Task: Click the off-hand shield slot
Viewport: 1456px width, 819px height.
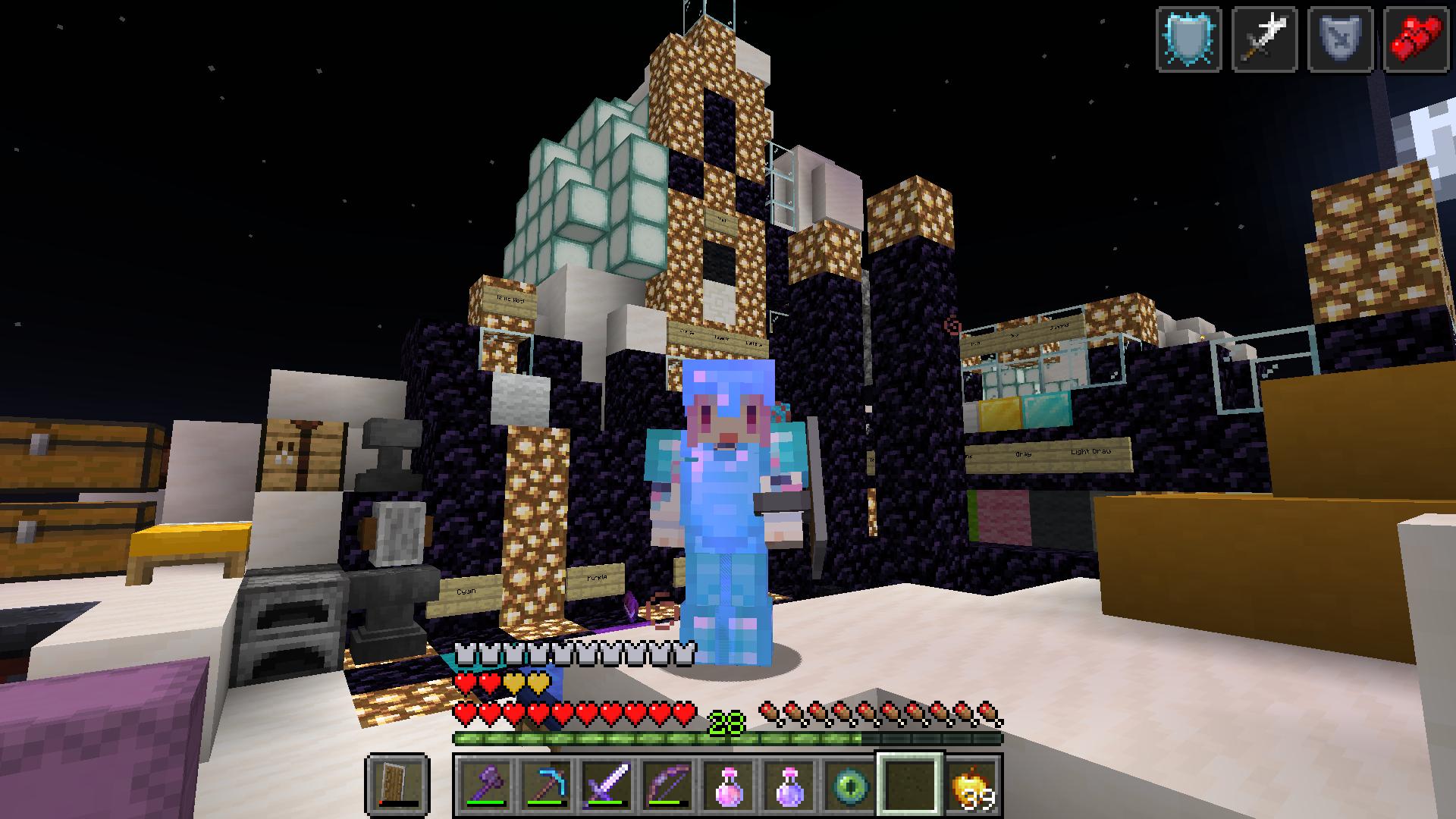Action: [x=398, y=783]
